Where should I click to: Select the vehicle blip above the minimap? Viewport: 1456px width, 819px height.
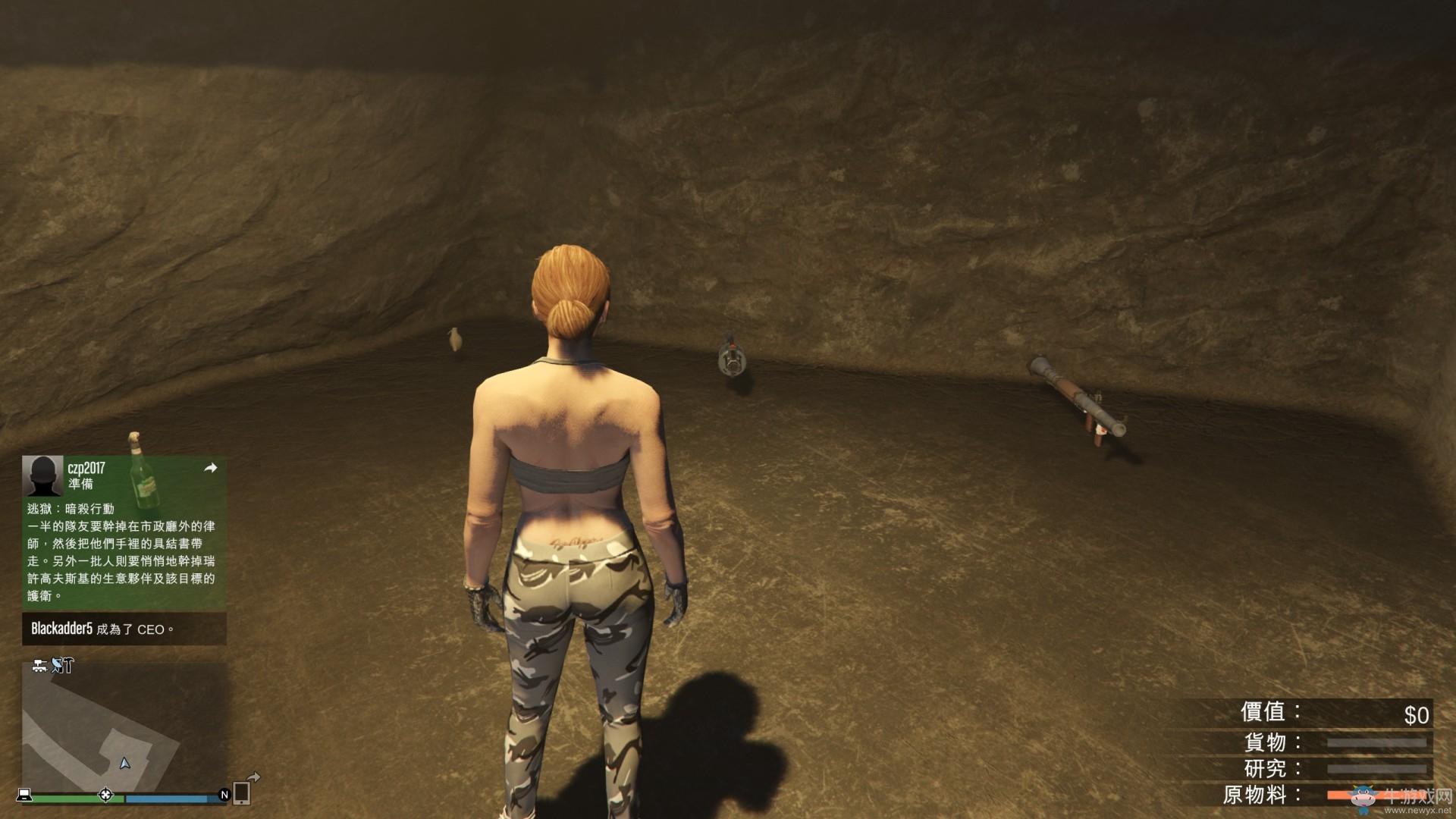coord(40,666)
